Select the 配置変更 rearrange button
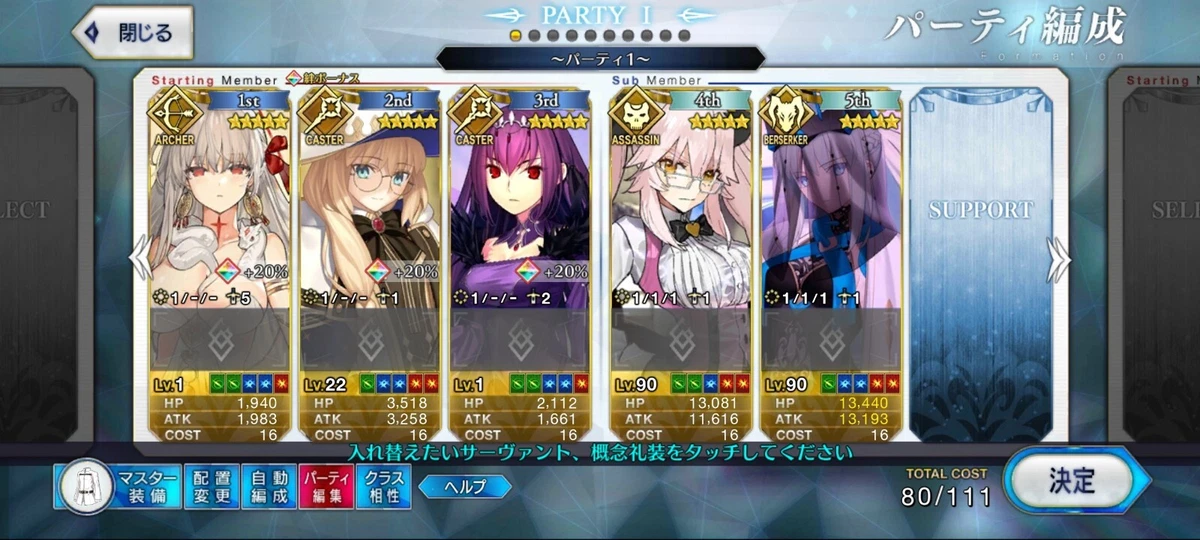This screenshot has width=1200, height=540. (212, 487)
